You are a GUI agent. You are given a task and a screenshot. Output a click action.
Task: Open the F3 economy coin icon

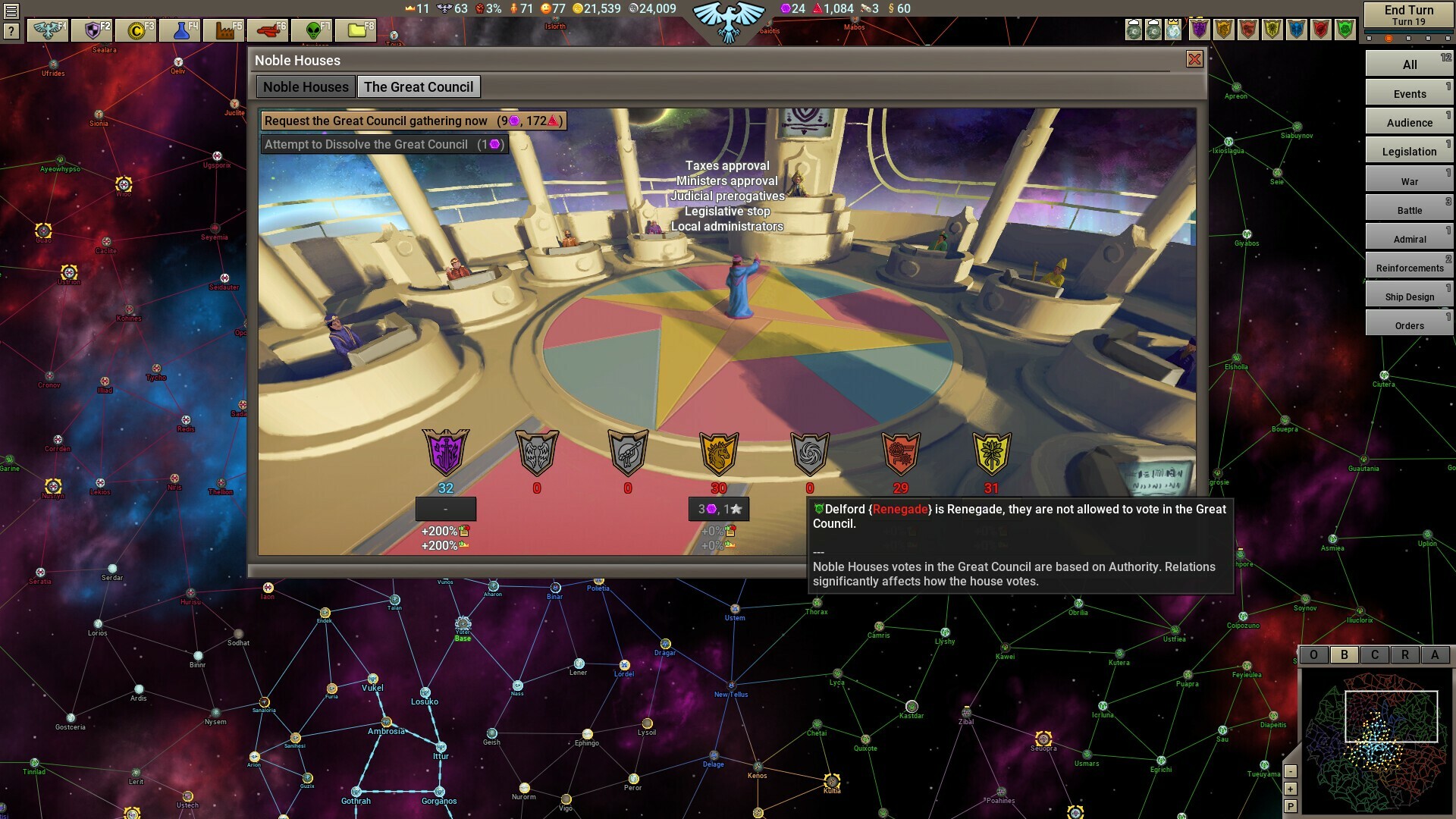(135, 30)
